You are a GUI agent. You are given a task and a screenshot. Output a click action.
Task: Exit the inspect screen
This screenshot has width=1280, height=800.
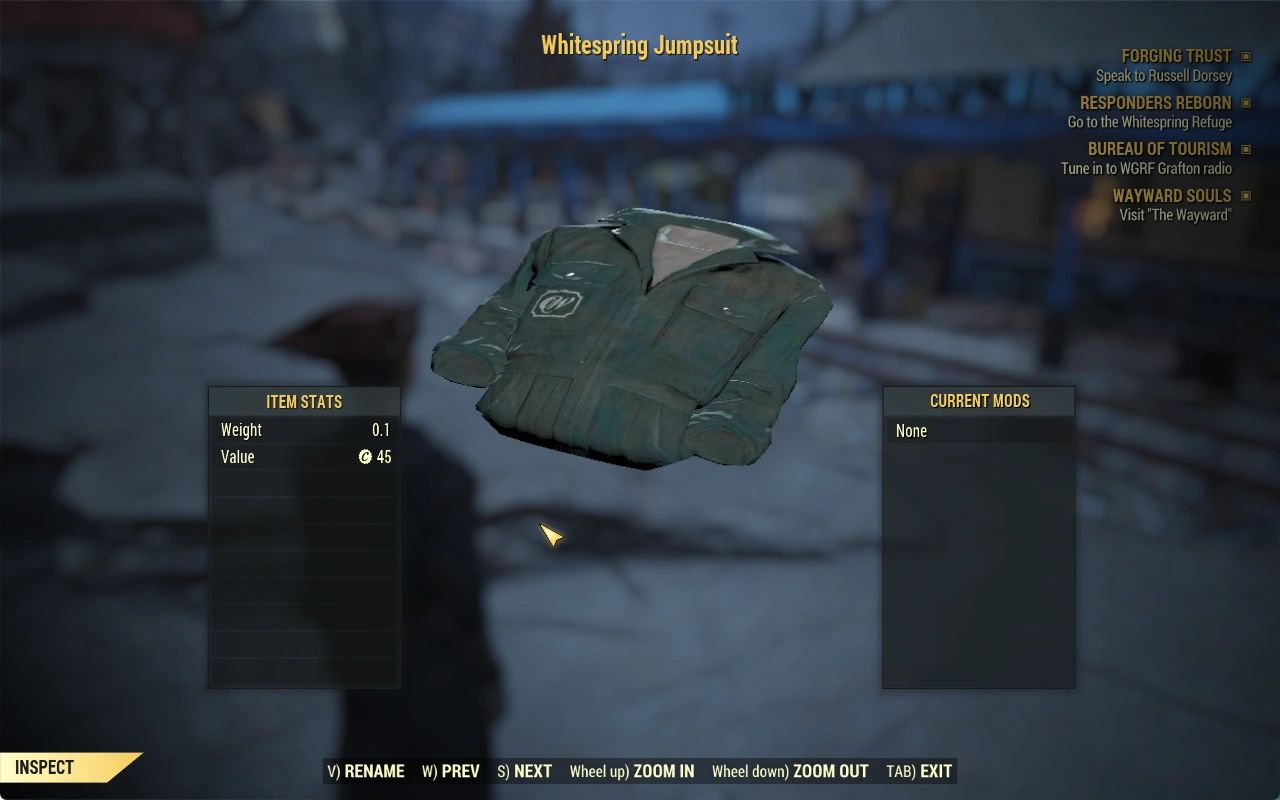[919, 771]
